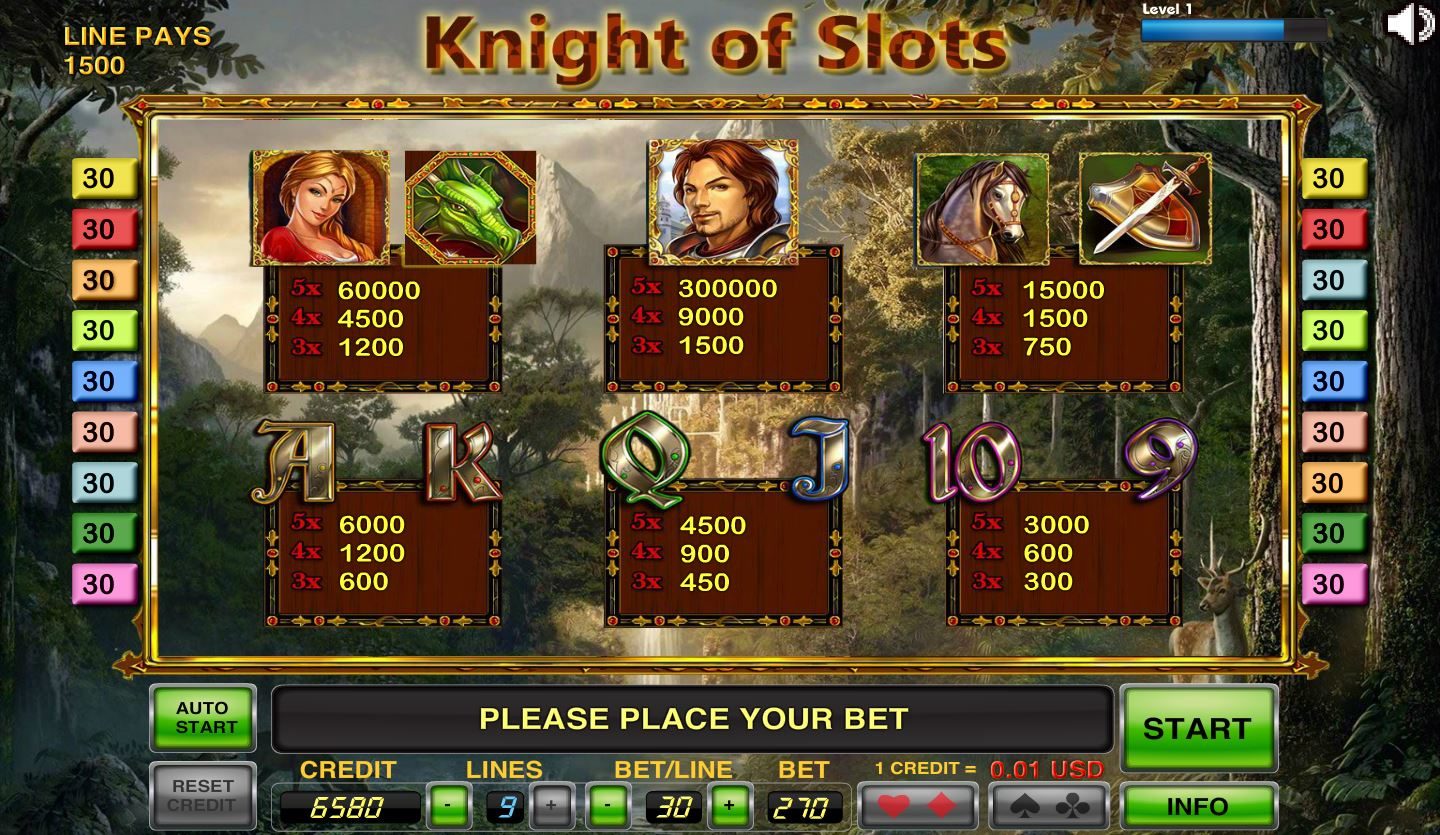Image resolution: width=1440 pixels, height=835 pixels.
Task: Close the paytable via the INFO button
Action: pyautogui.click(x=1198, y=806)
